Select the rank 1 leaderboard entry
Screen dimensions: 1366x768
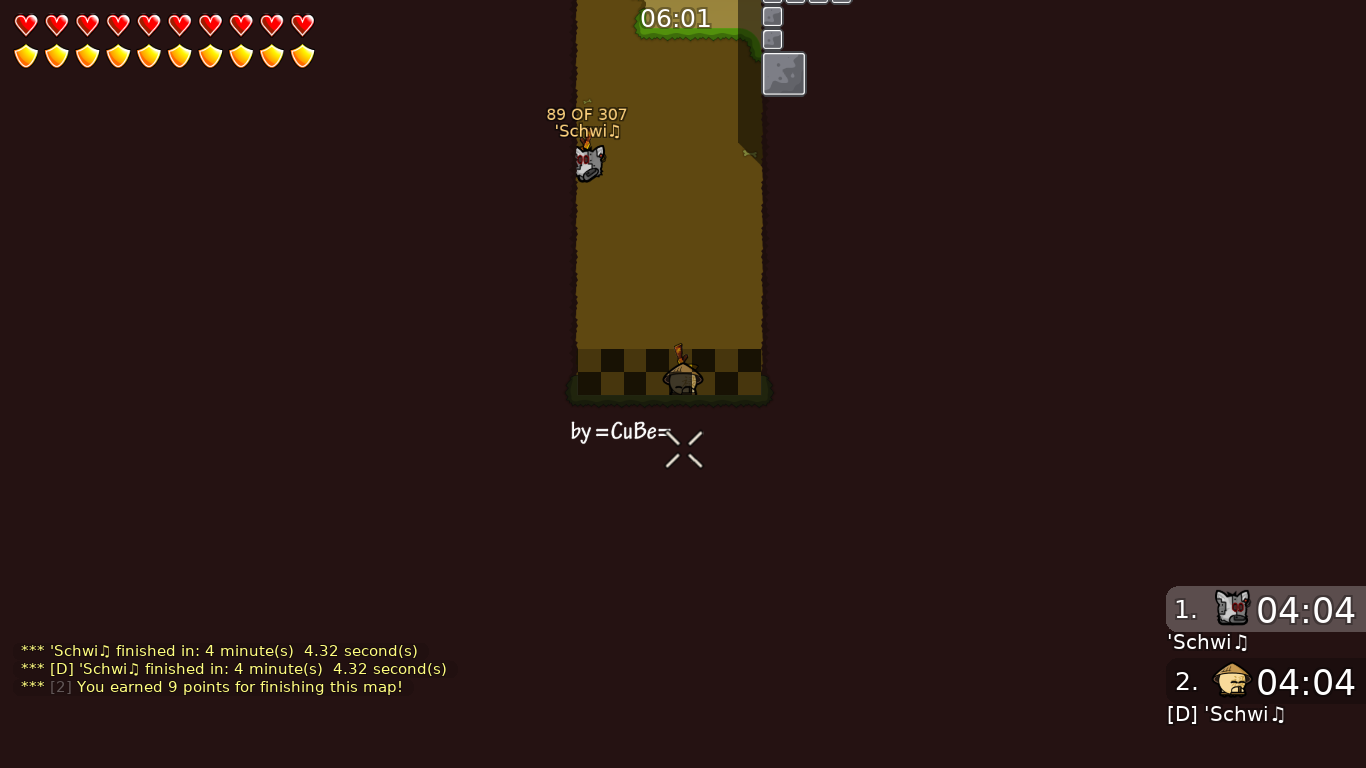point(1265,610)
